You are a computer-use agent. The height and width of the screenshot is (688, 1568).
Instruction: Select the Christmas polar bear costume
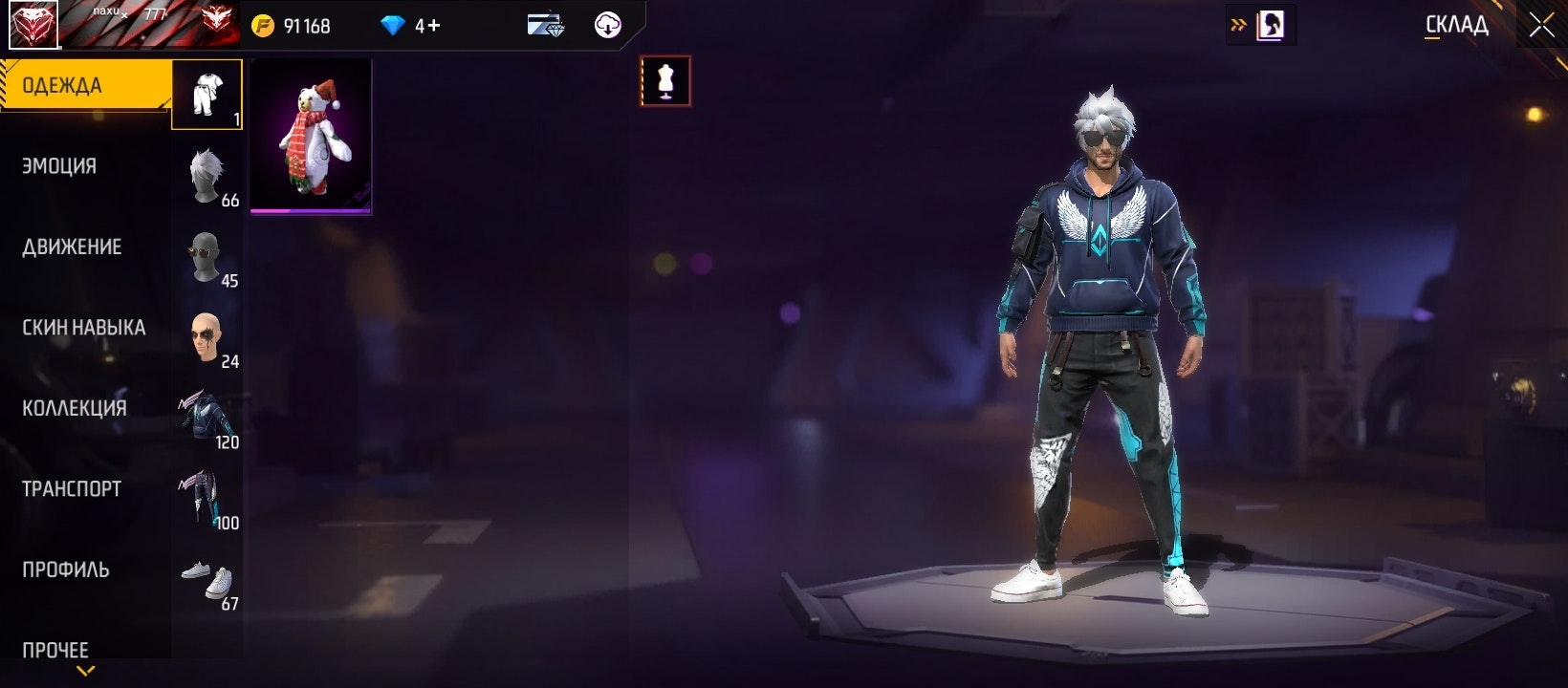point(311,136)
